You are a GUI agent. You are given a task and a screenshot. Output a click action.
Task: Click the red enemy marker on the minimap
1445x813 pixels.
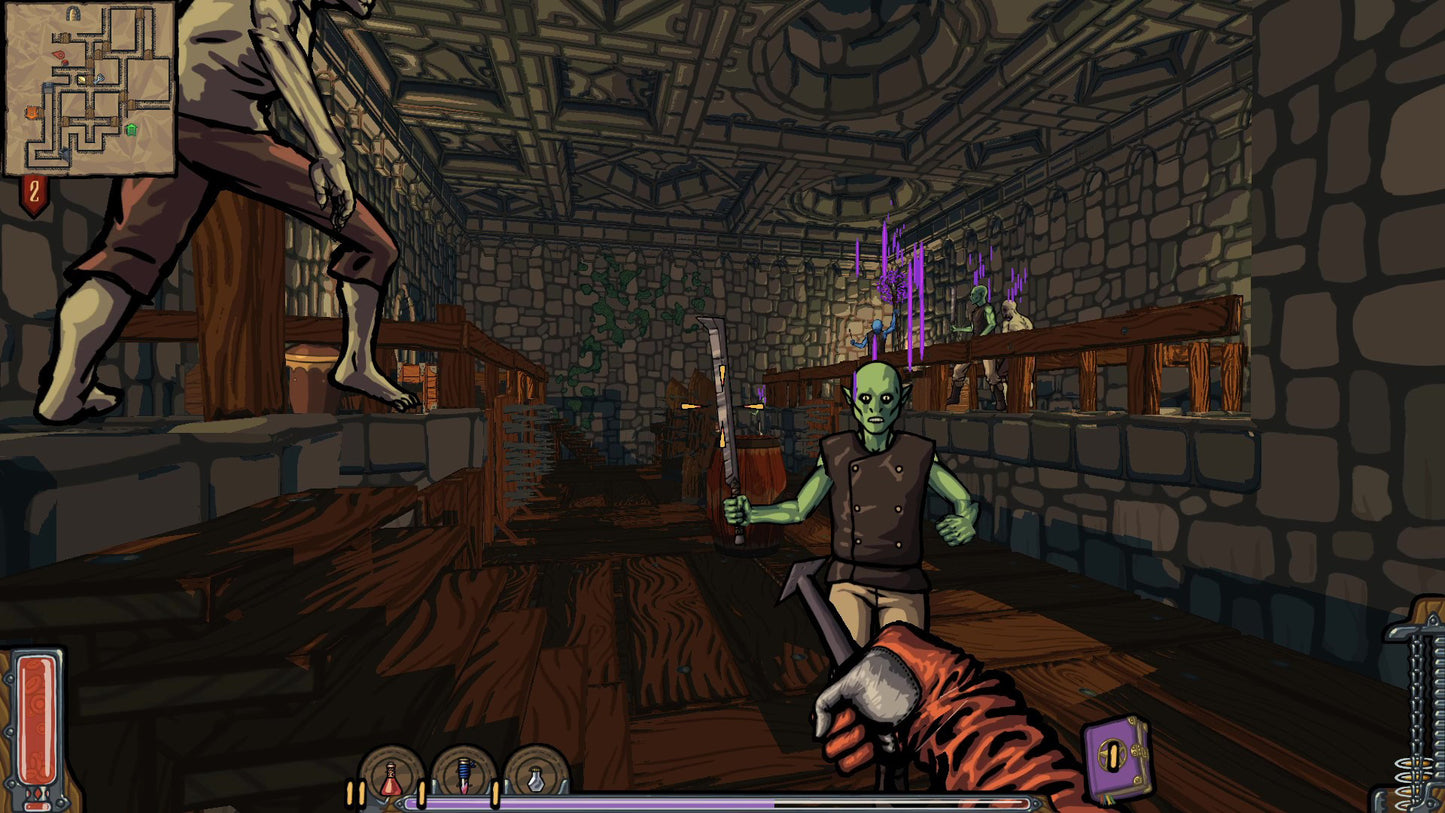[x=58, y=54]
